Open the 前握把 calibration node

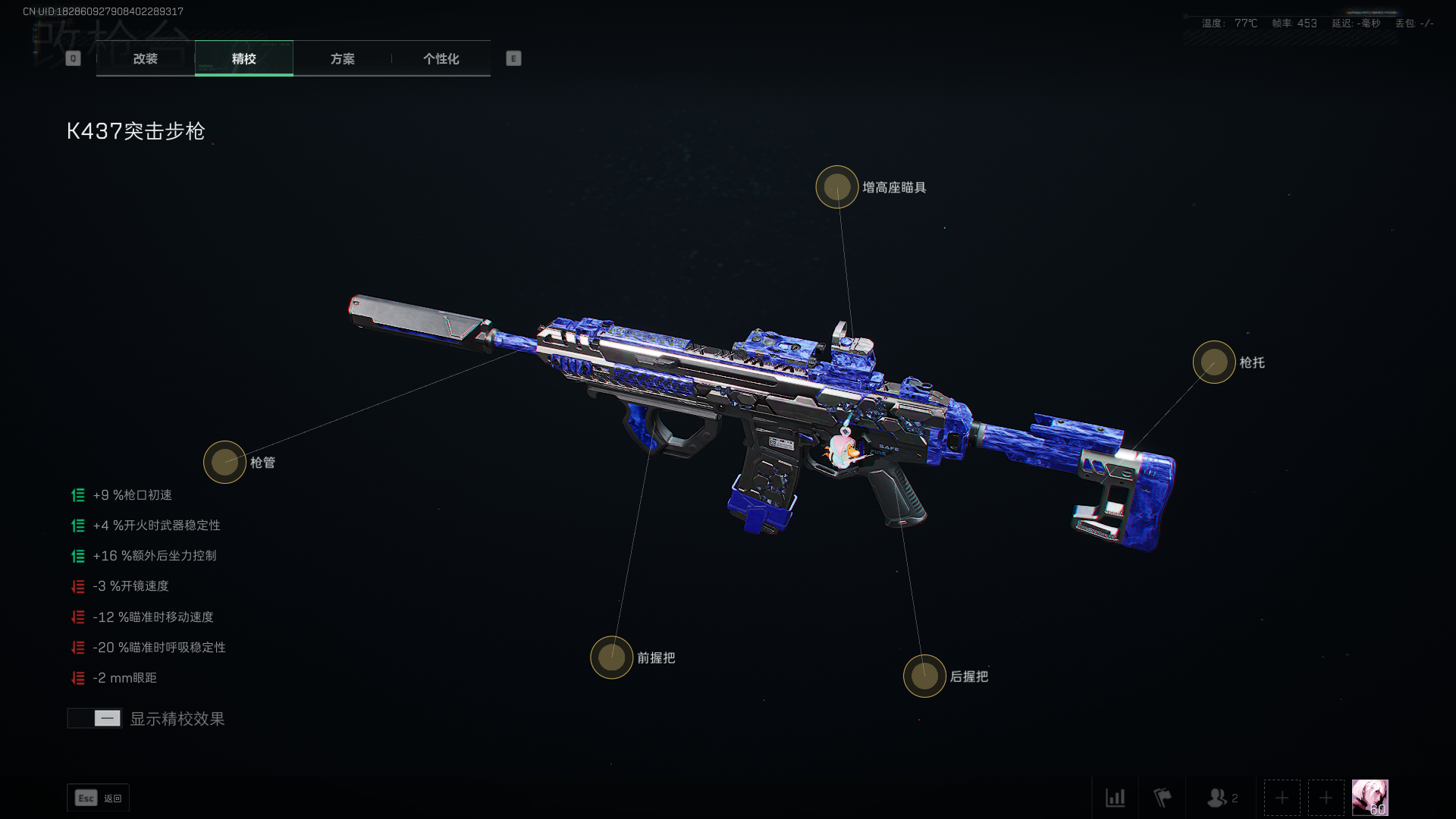tap(611, 657)
